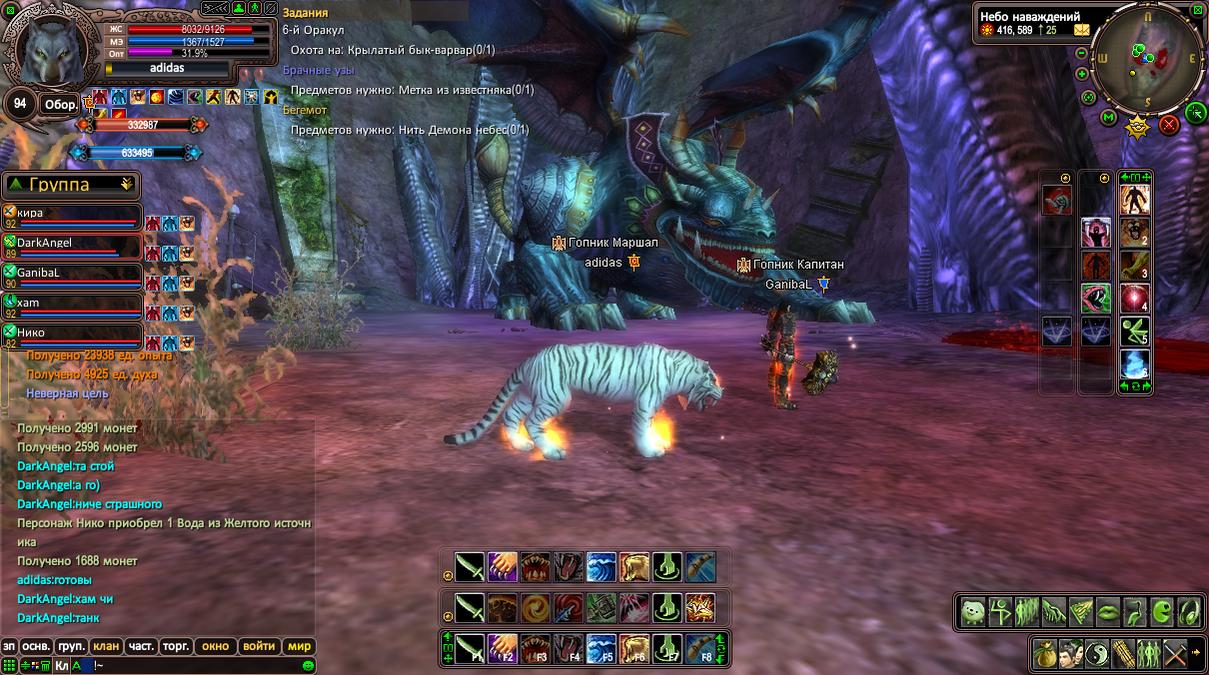Image resolution: width=1209 pixels, height=675 pixels.
Task: Switch to the мир chat tab
Action: pyautogui.click(x=299, y=646)
